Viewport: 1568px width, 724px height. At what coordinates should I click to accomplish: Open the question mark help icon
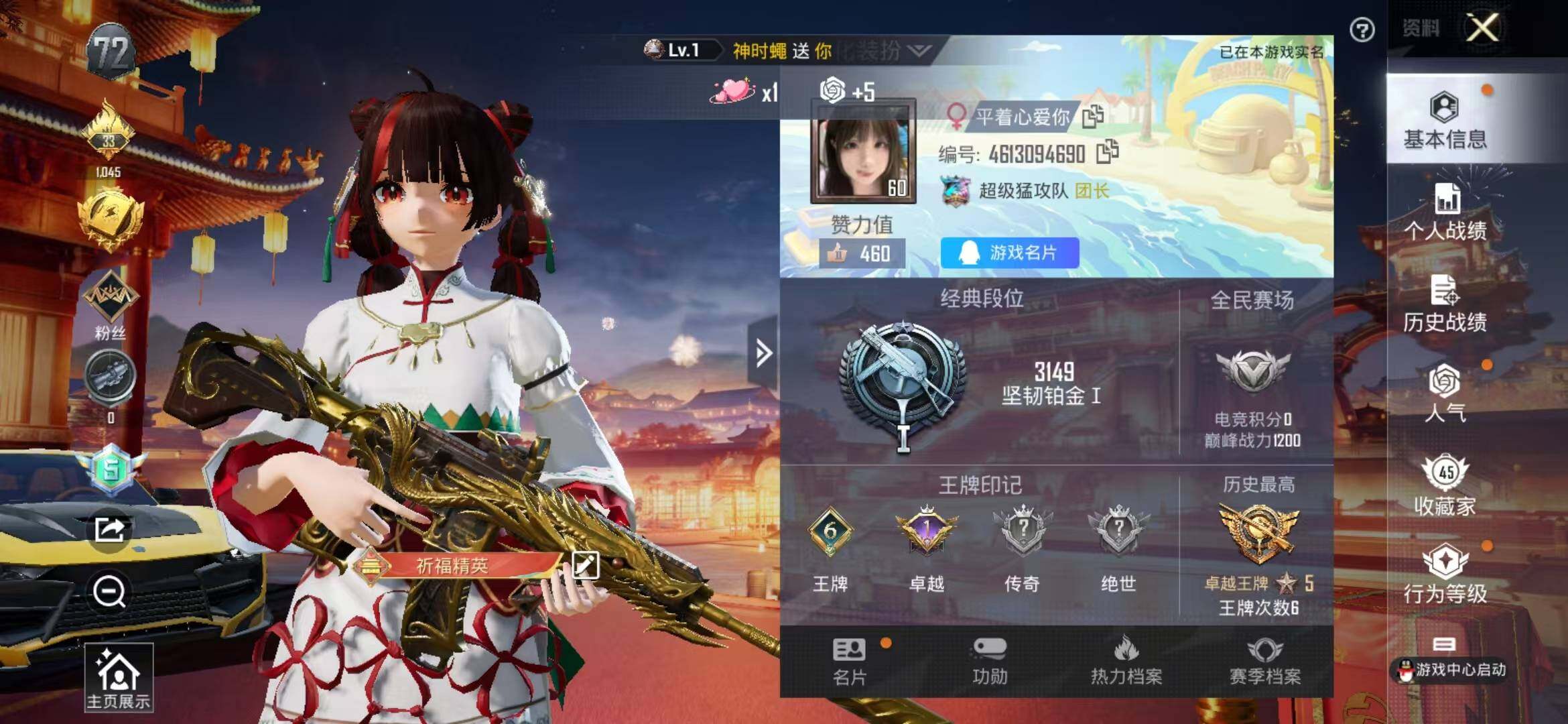coord(1362,30)
